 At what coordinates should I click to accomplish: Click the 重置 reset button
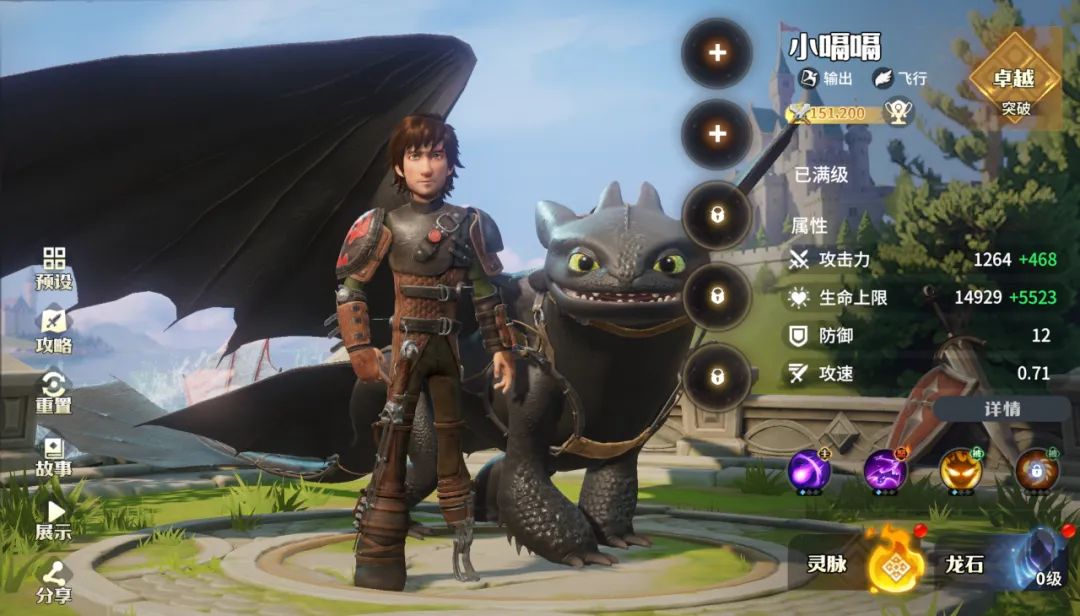(x=54, y=393)
